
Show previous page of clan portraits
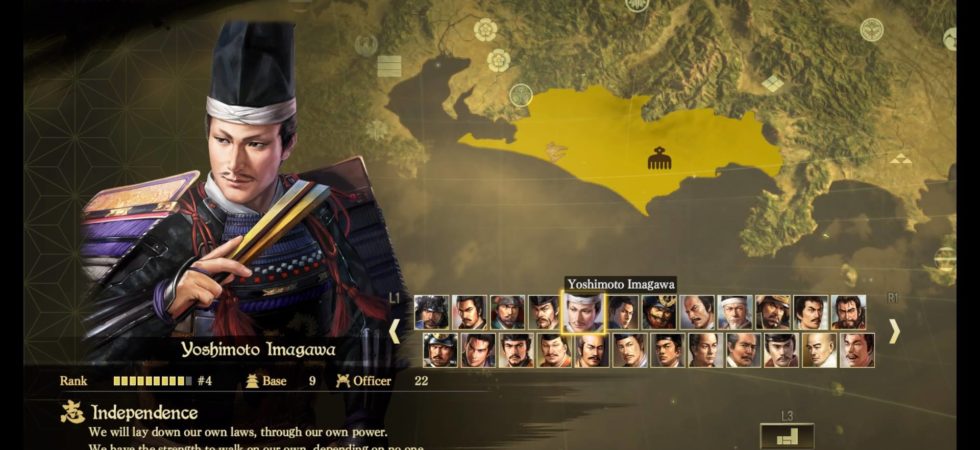(394, 331)
